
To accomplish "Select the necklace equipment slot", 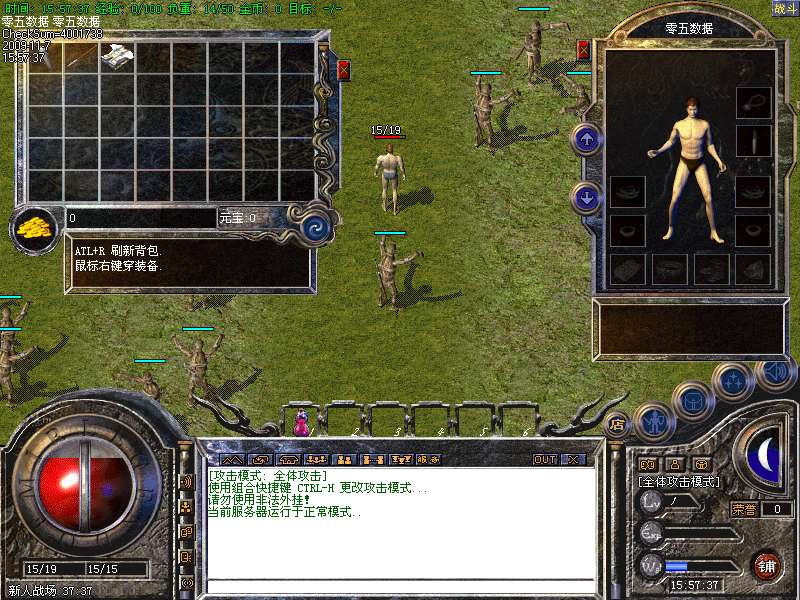I will coord(753,102).
